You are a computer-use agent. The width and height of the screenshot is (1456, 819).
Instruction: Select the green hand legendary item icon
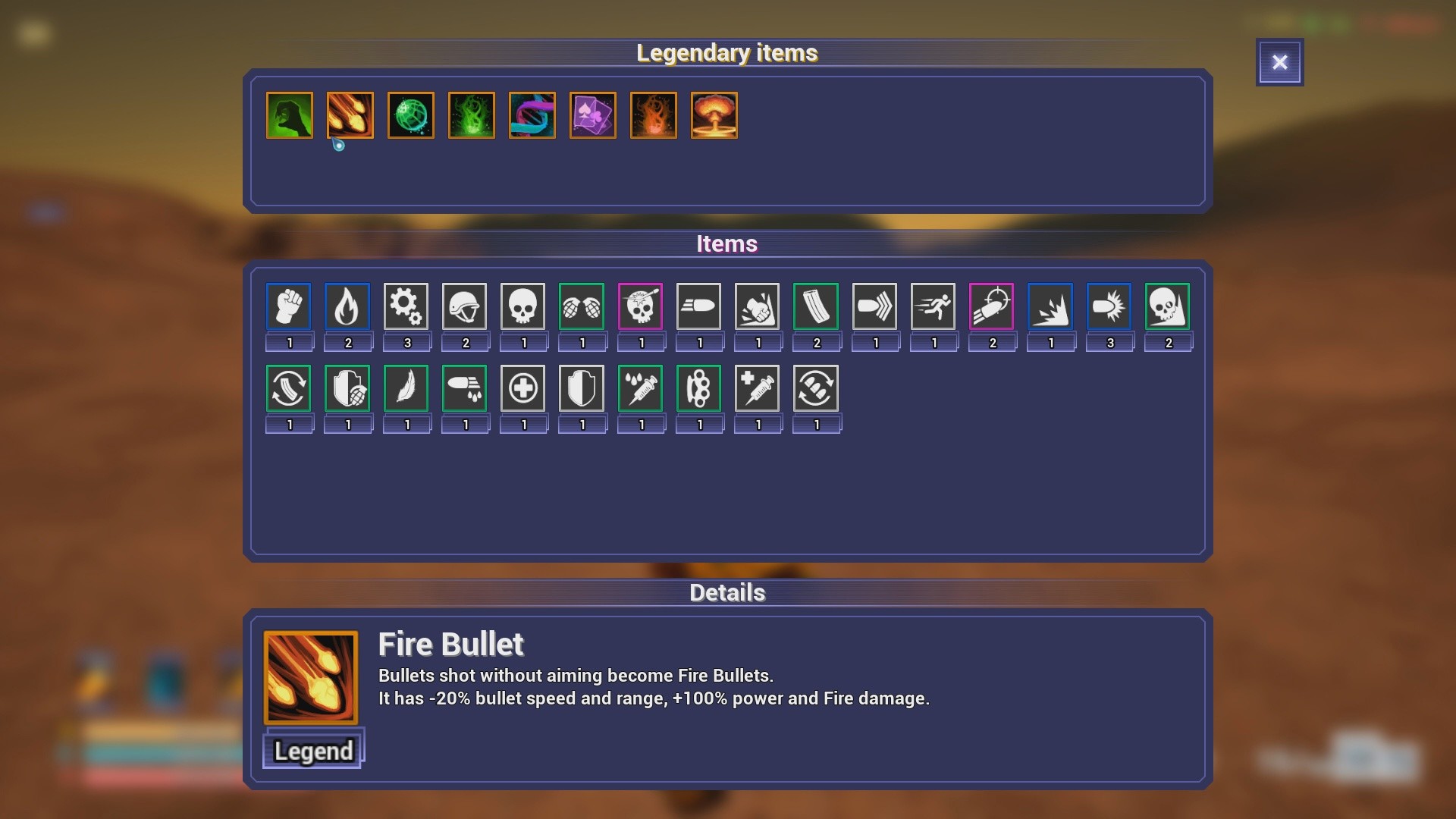point(289,115)
